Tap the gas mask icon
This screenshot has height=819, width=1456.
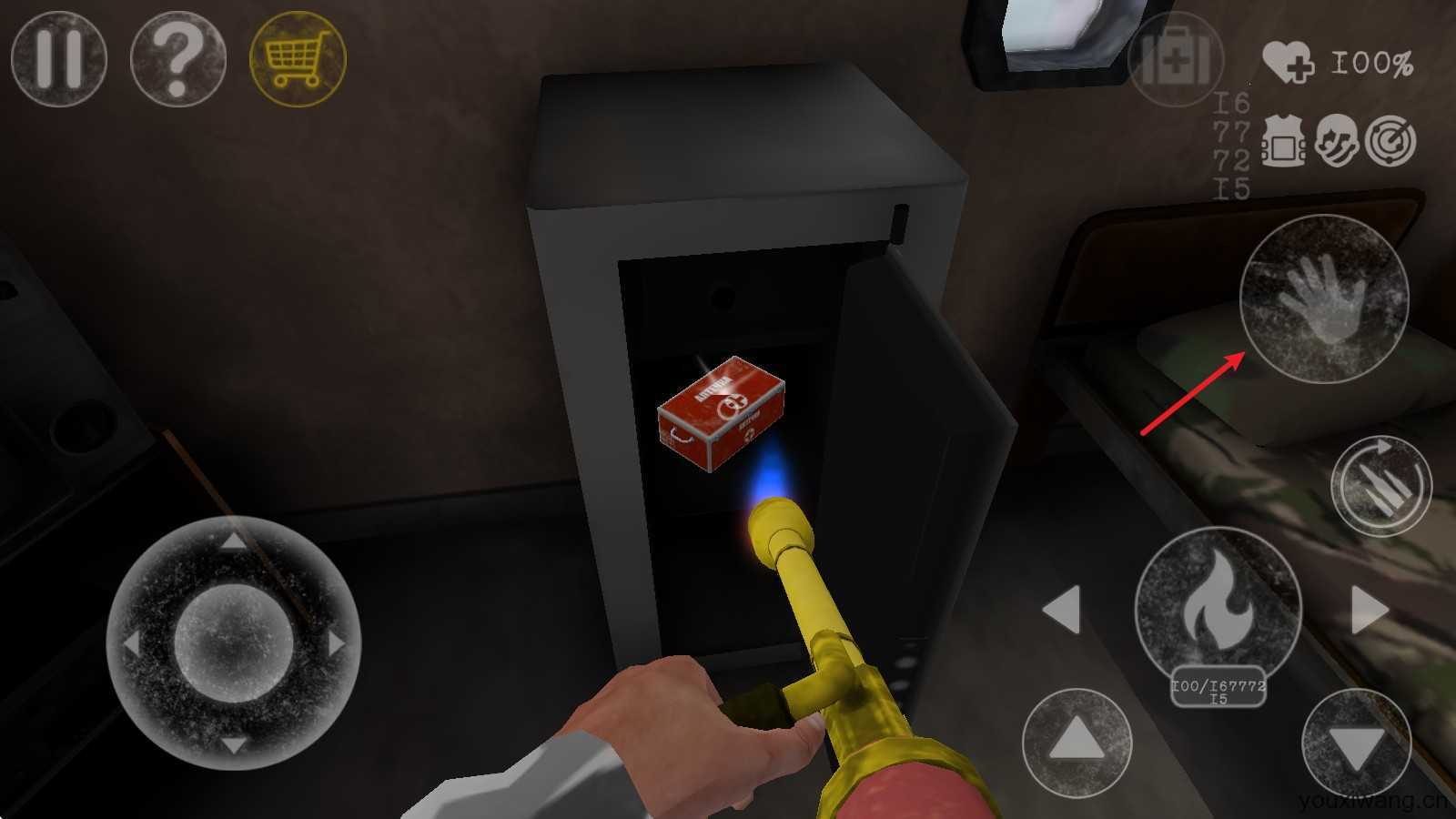(x=1337, y=140)
